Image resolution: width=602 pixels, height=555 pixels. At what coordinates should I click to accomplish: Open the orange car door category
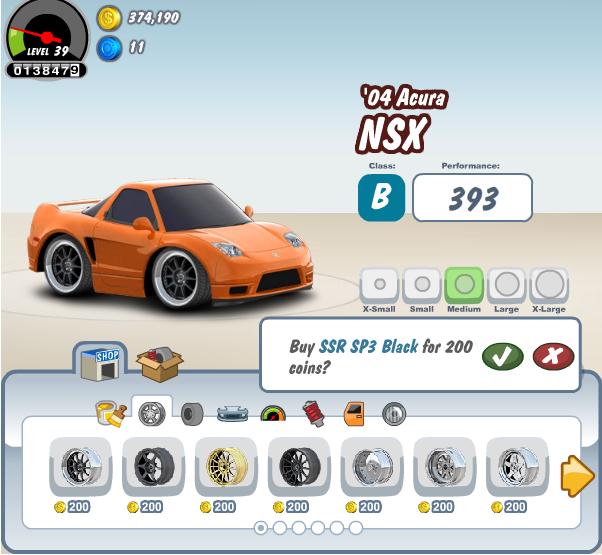point(354,412)
